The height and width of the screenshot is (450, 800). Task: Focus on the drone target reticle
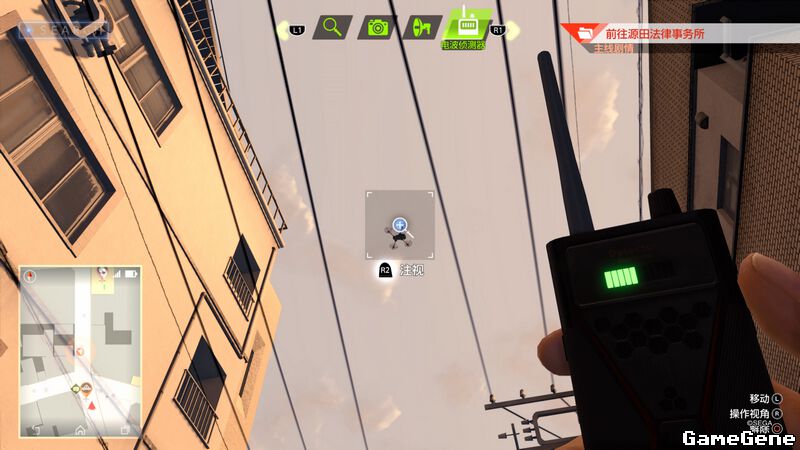pos(400,226)
